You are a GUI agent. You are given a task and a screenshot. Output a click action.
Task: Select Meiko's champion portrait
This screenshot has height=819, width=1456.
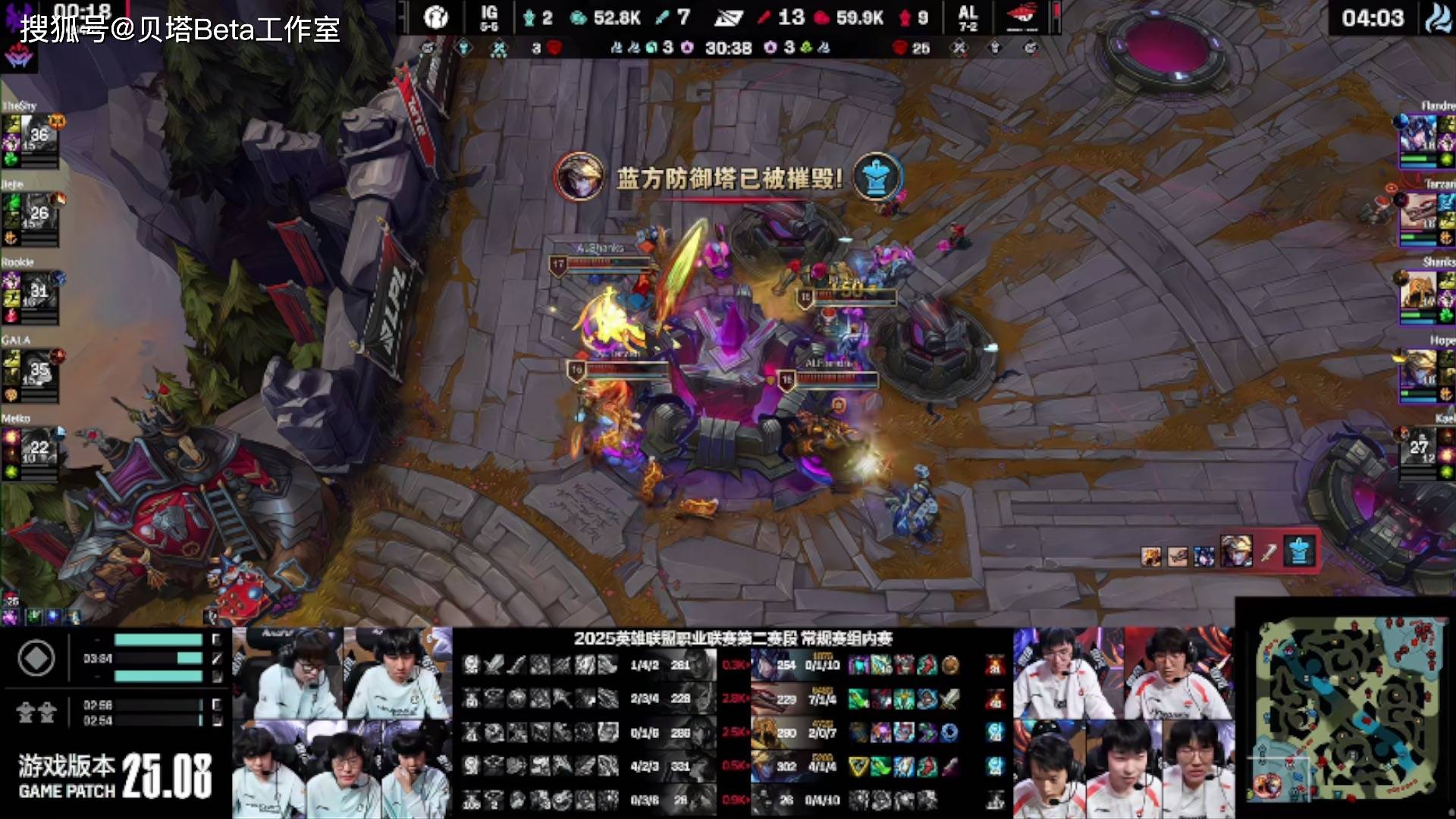coord(39,447)
